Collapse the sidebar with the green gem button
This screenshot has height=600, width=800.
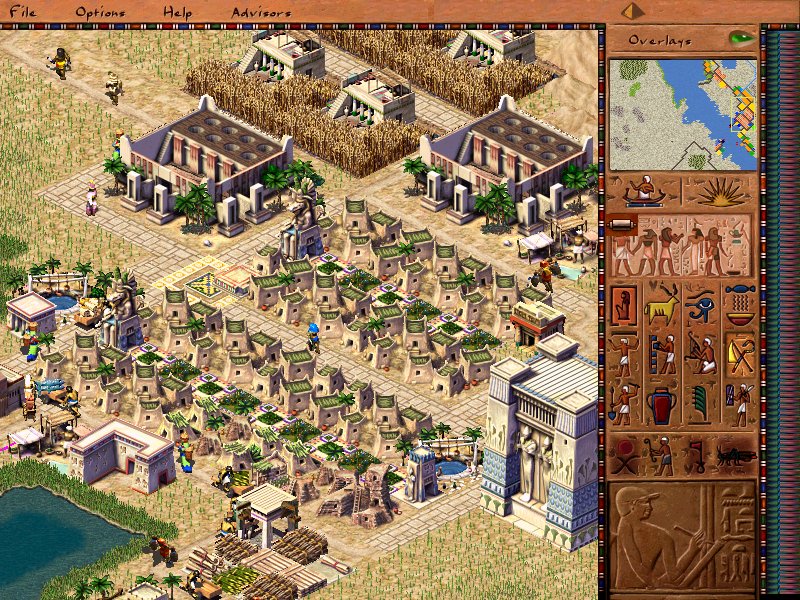[x=741, y=39]
